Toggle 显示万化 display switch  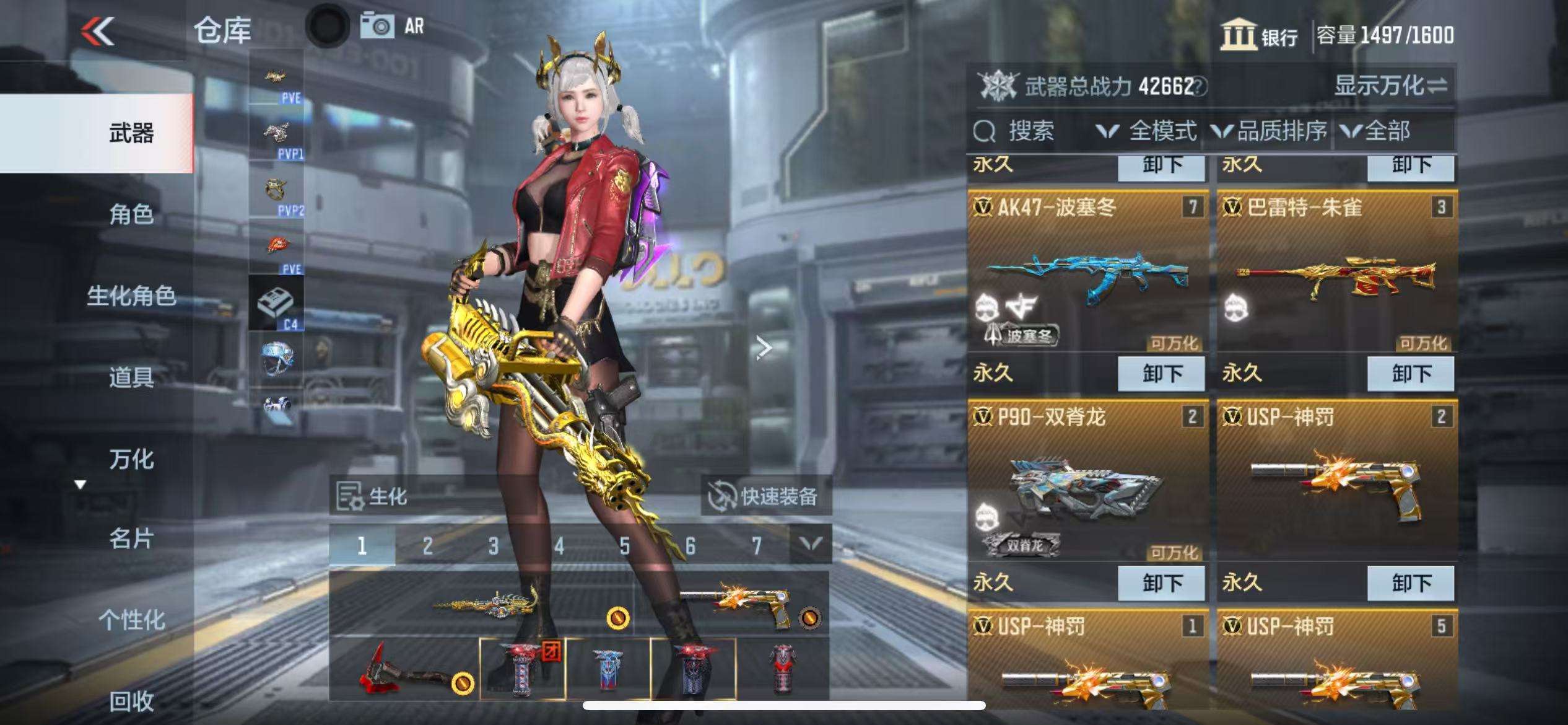click(1390, 86)
